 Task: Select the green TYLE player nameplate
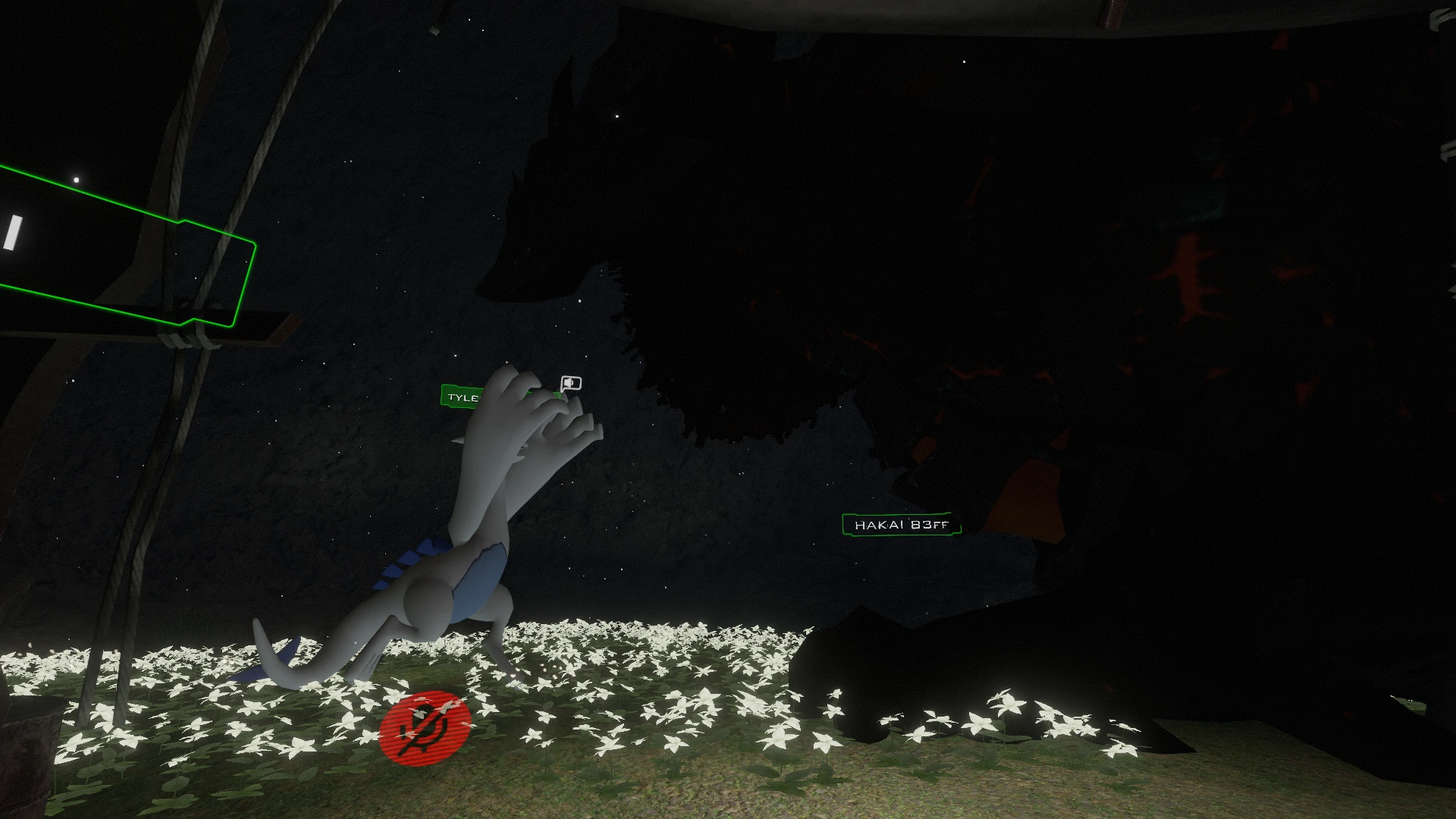point(460,397)
